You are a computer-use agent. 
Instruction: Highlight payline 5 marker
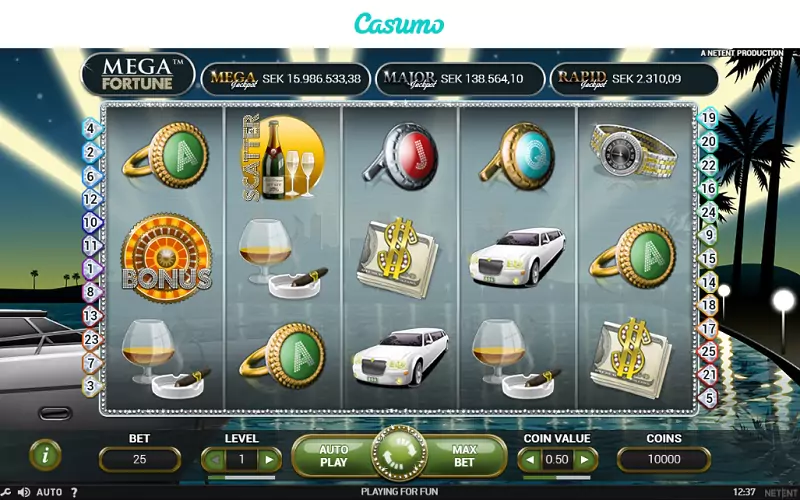point(709,398)
